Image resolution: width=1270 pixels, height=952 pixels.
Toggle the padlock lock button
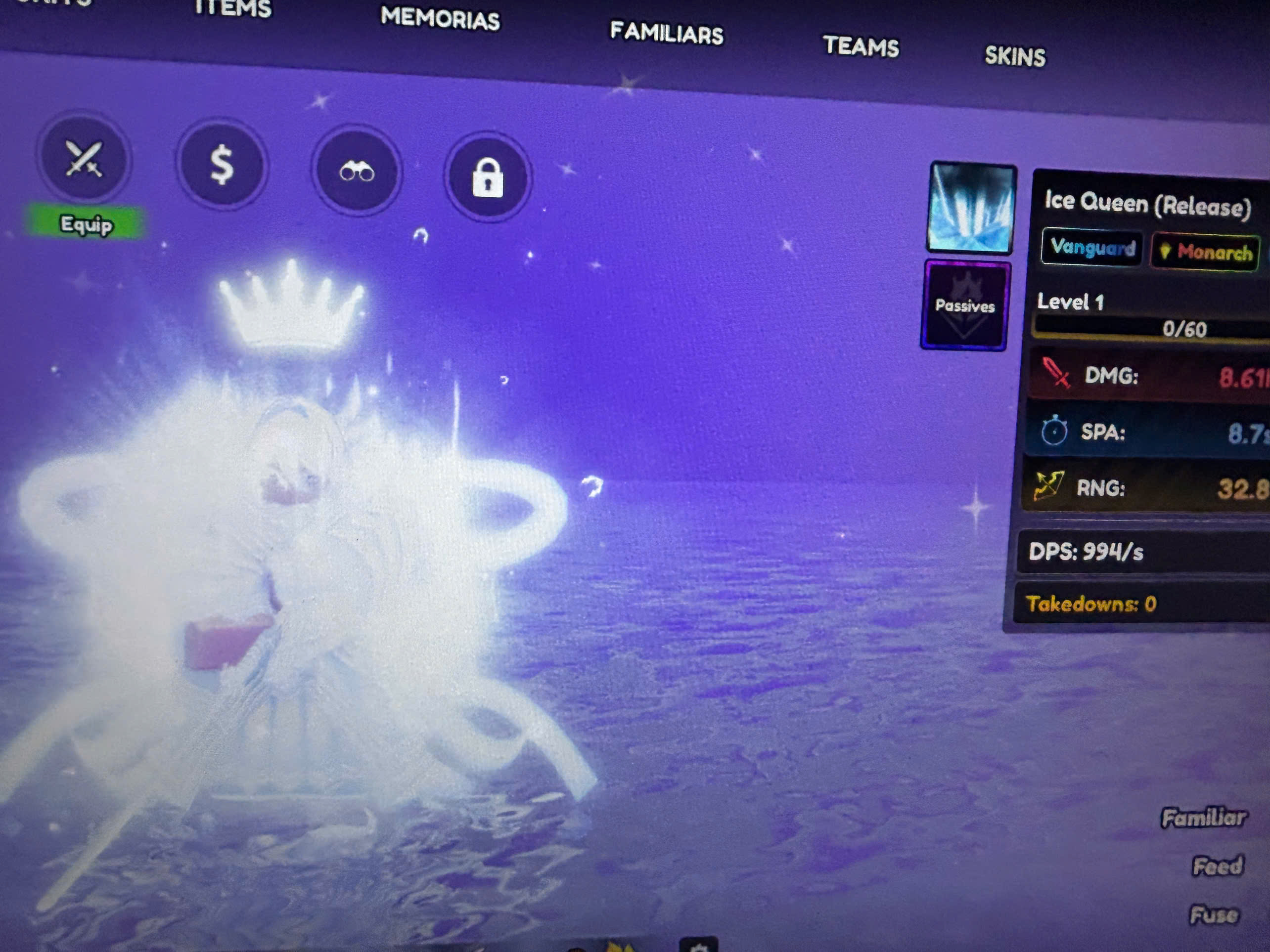[x=488, y=177]
